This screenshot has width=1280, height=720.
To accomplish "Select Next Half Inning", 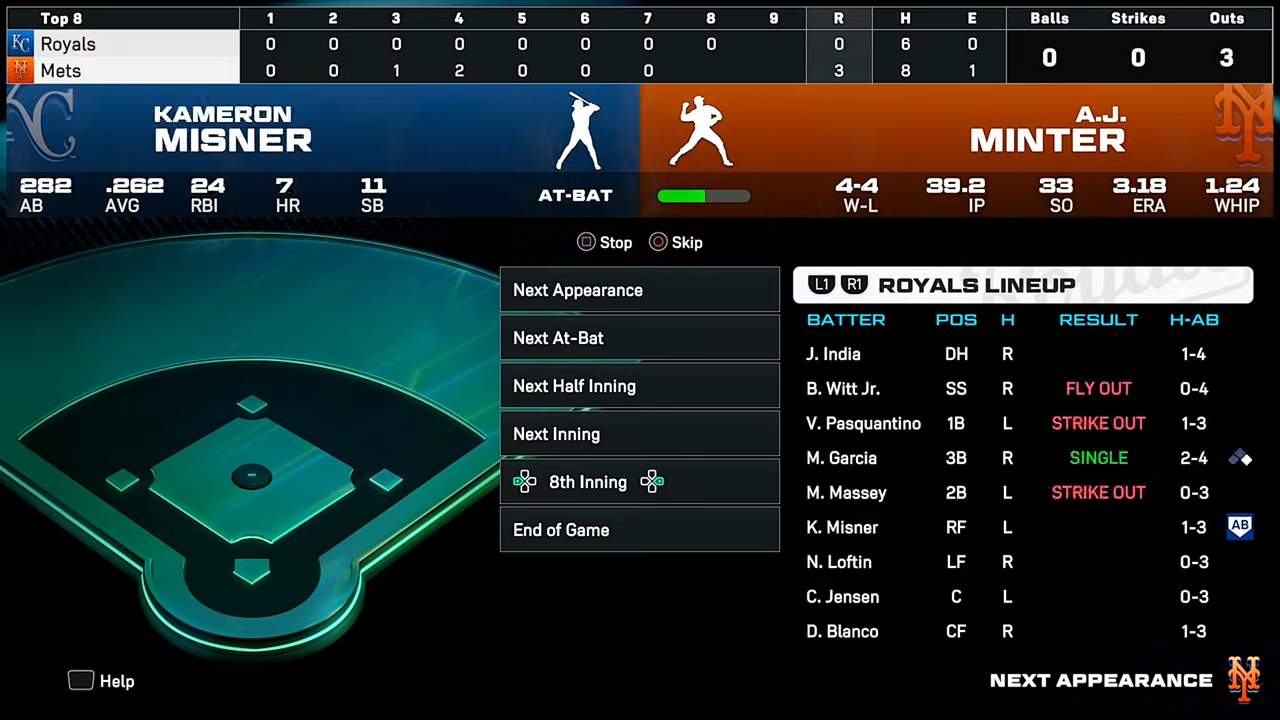I will click(639, 386).
